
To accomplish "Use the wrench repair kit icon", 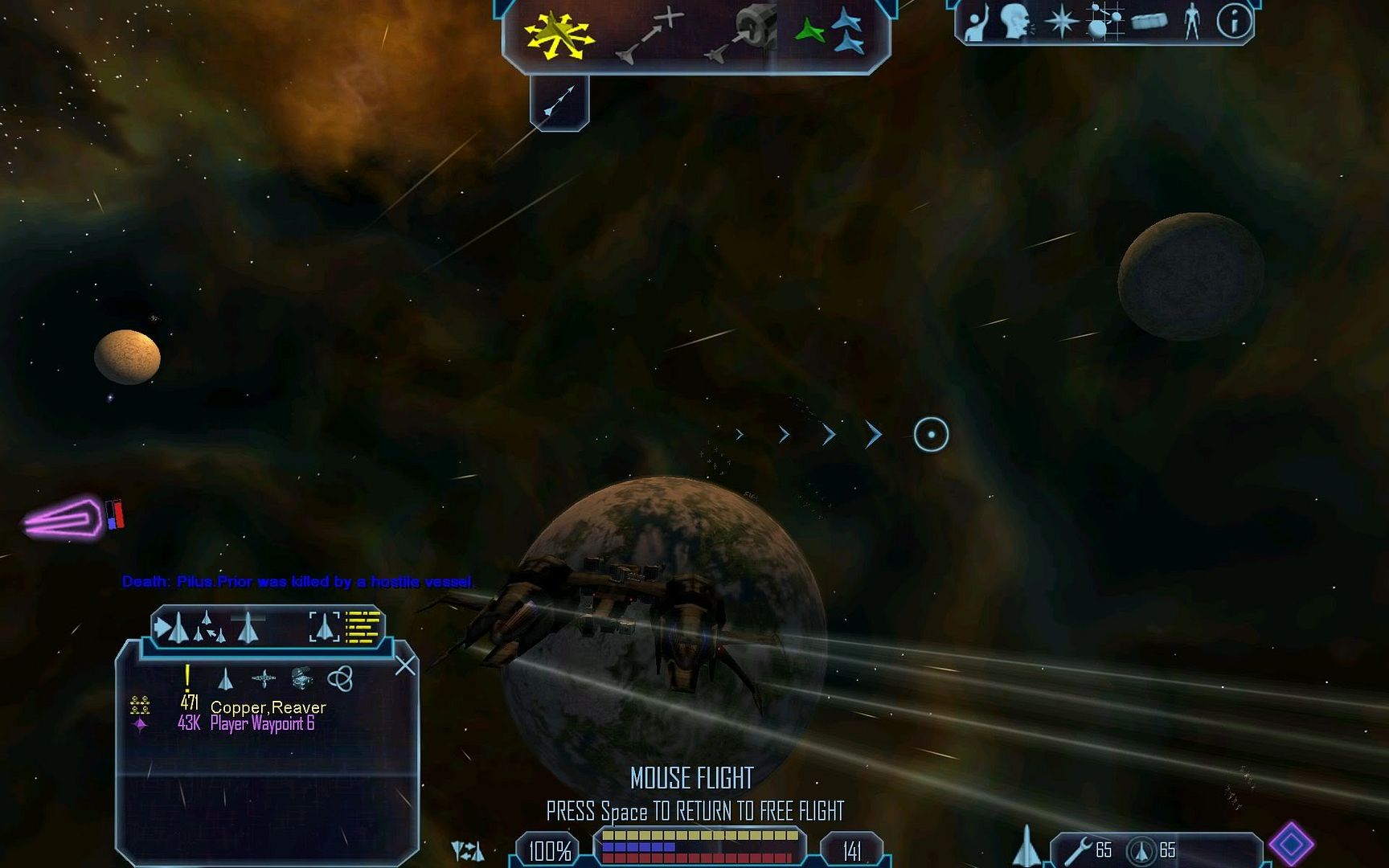I will pyautogui.click(x=1078, y=850).
